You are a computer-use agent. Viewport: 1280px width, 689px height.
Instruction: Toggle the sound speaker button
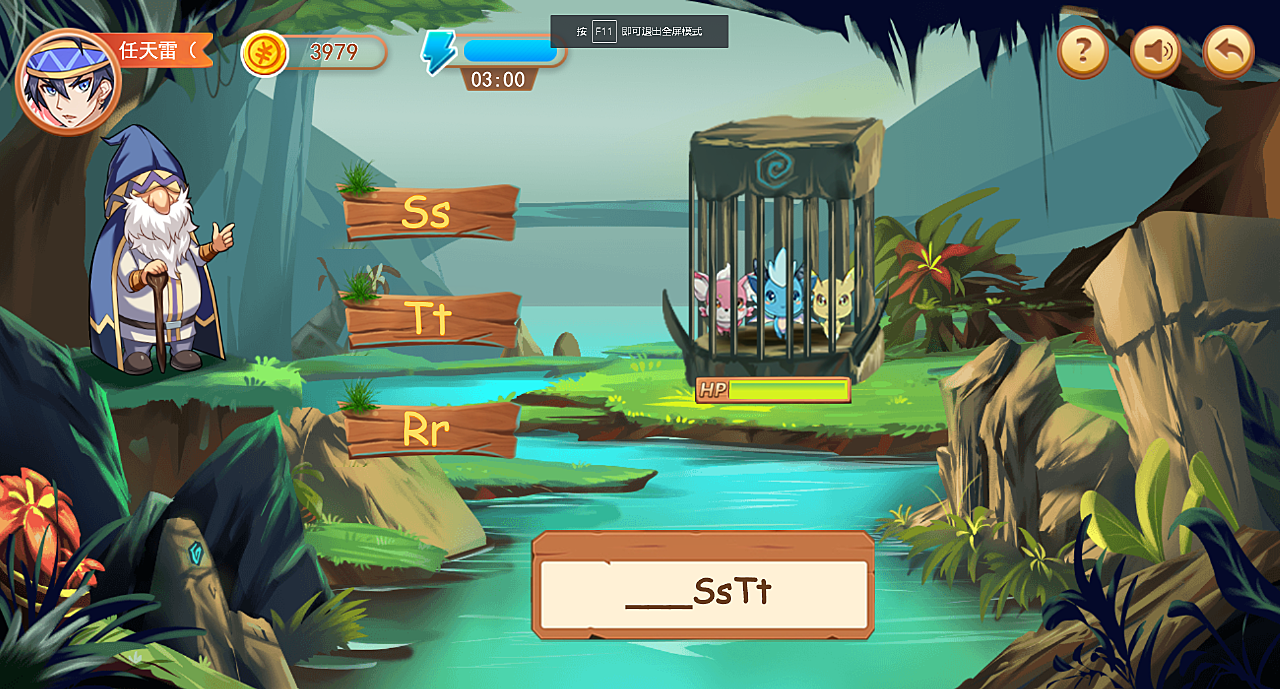tap(1156, 51)
